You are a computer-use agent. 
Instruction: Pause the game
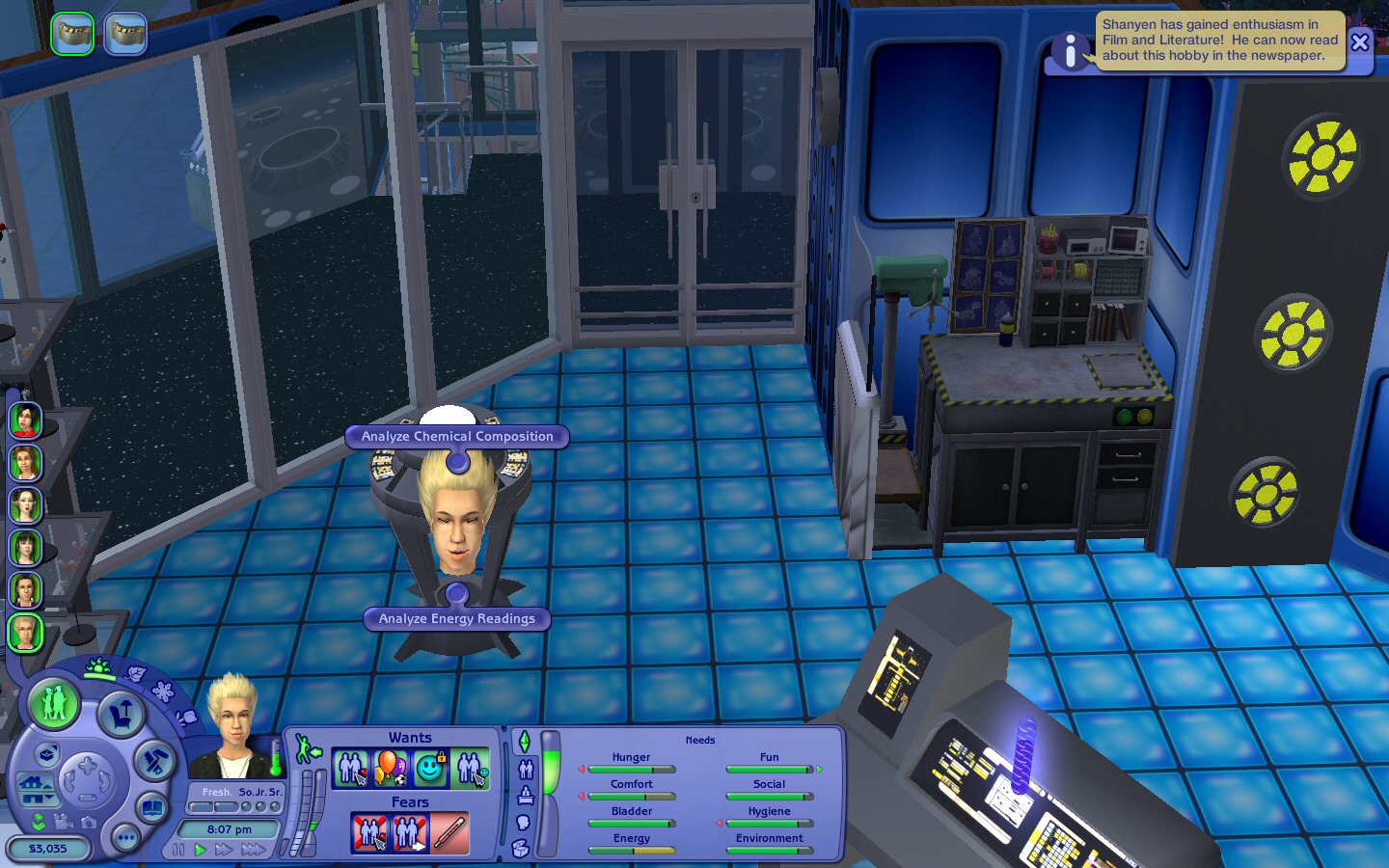(x=178, y=850)
